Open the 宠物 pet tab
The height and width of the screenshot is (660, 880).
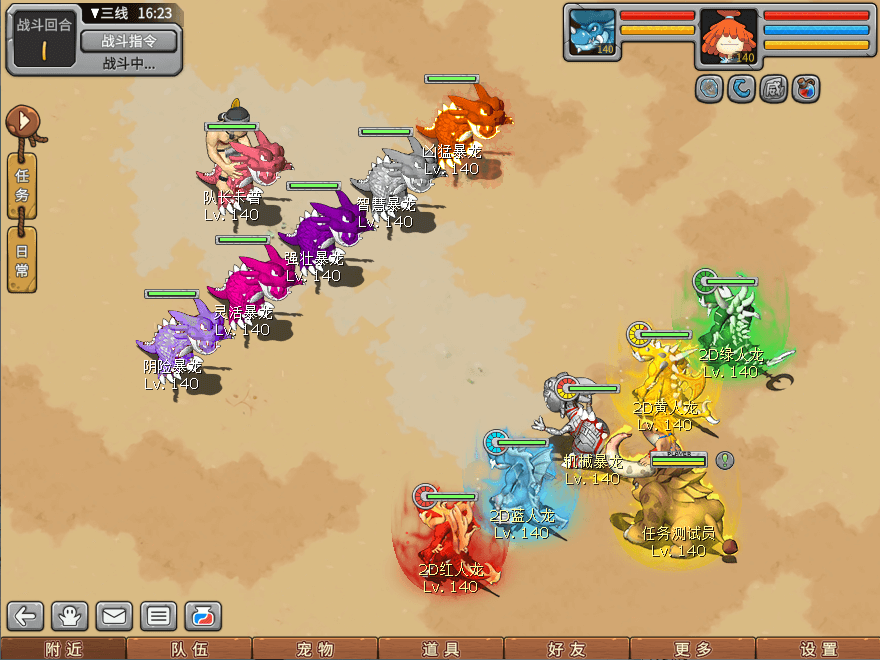coord(315,649)
